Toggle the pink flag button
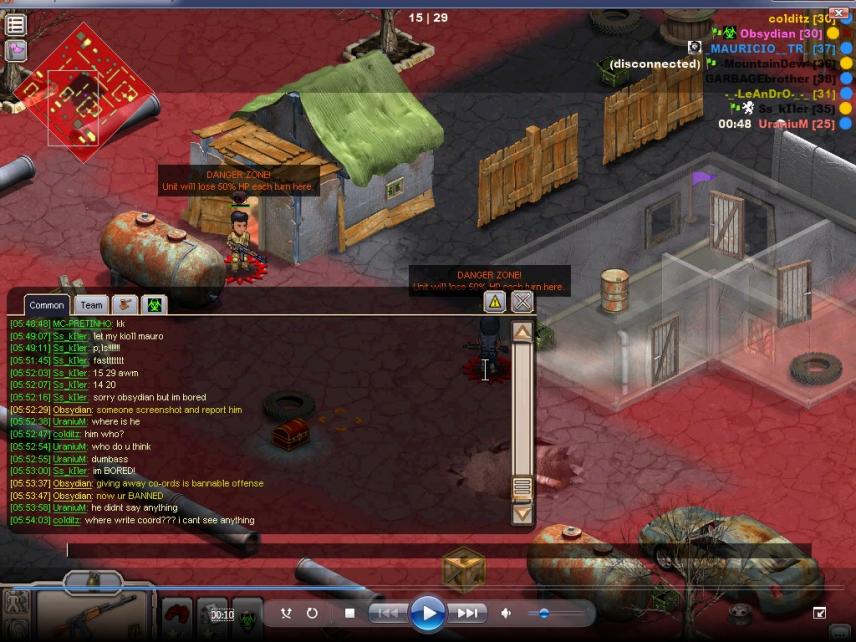The height and width of the screenshot is (642, 856). (x=16, y=50)
